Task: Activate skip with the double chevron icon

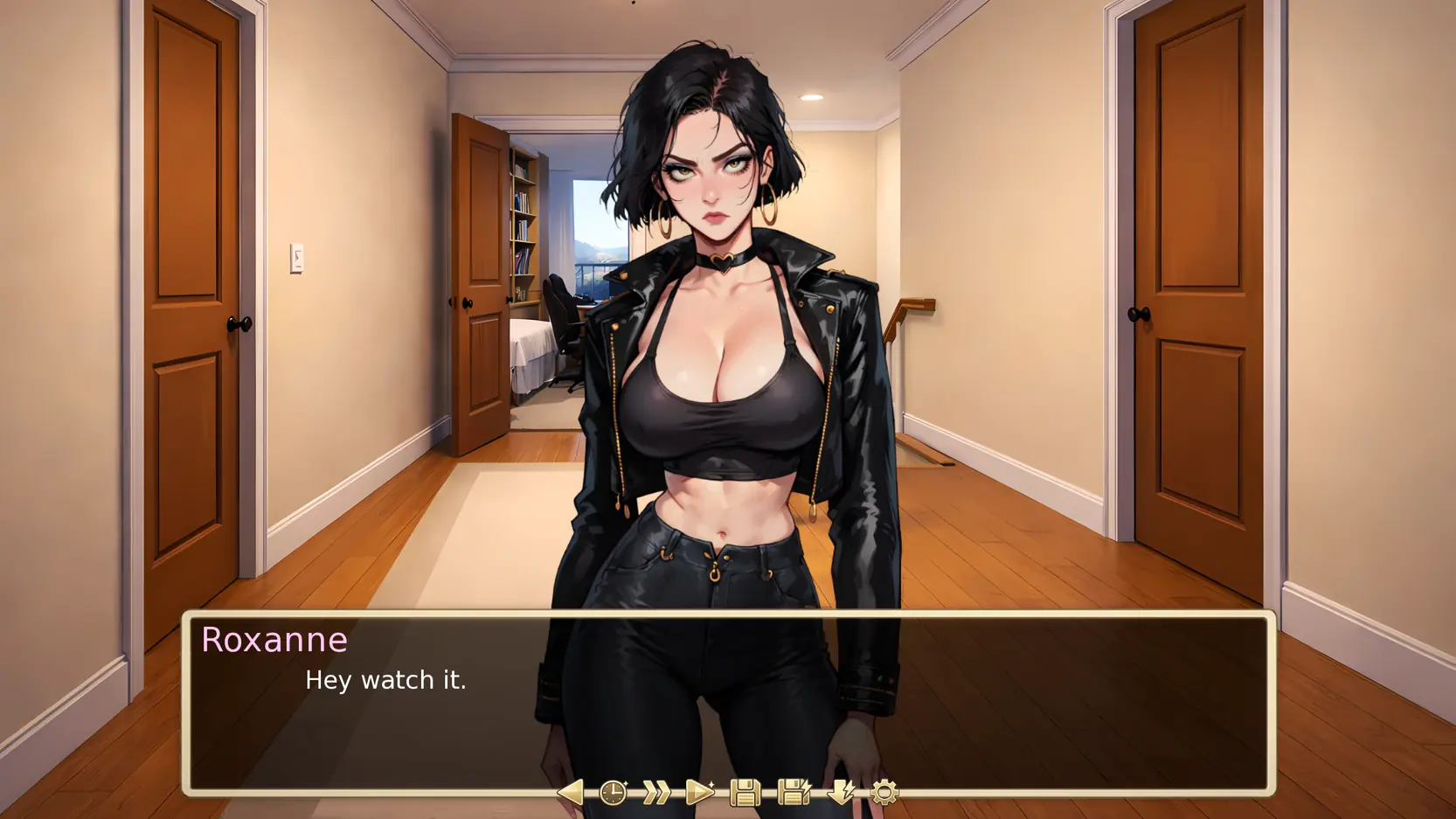Action: coord(656,793)
